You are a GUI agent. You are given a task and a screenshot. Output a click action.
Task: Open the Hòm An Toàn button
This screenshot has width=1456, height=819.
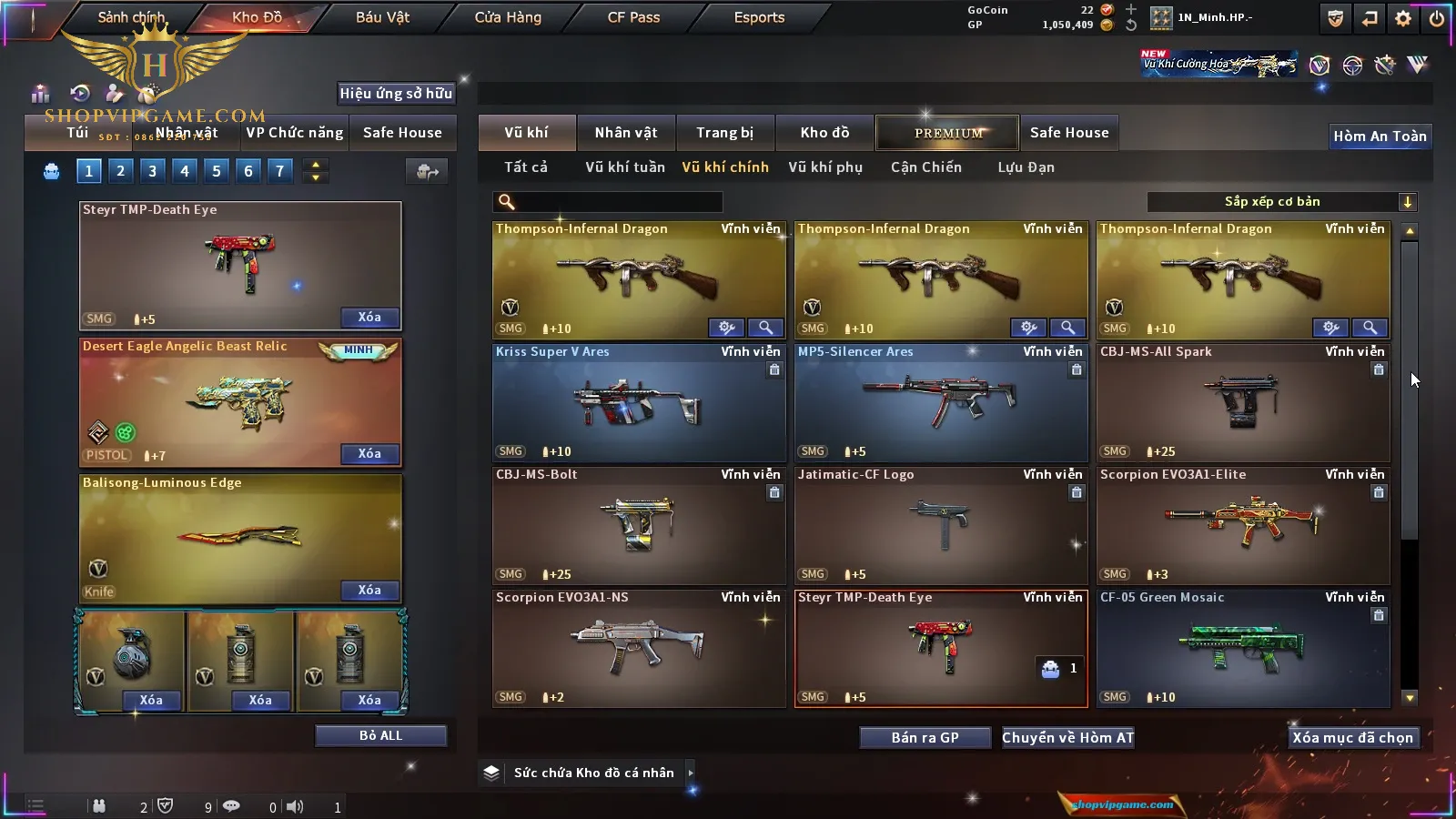[1380, 136]
